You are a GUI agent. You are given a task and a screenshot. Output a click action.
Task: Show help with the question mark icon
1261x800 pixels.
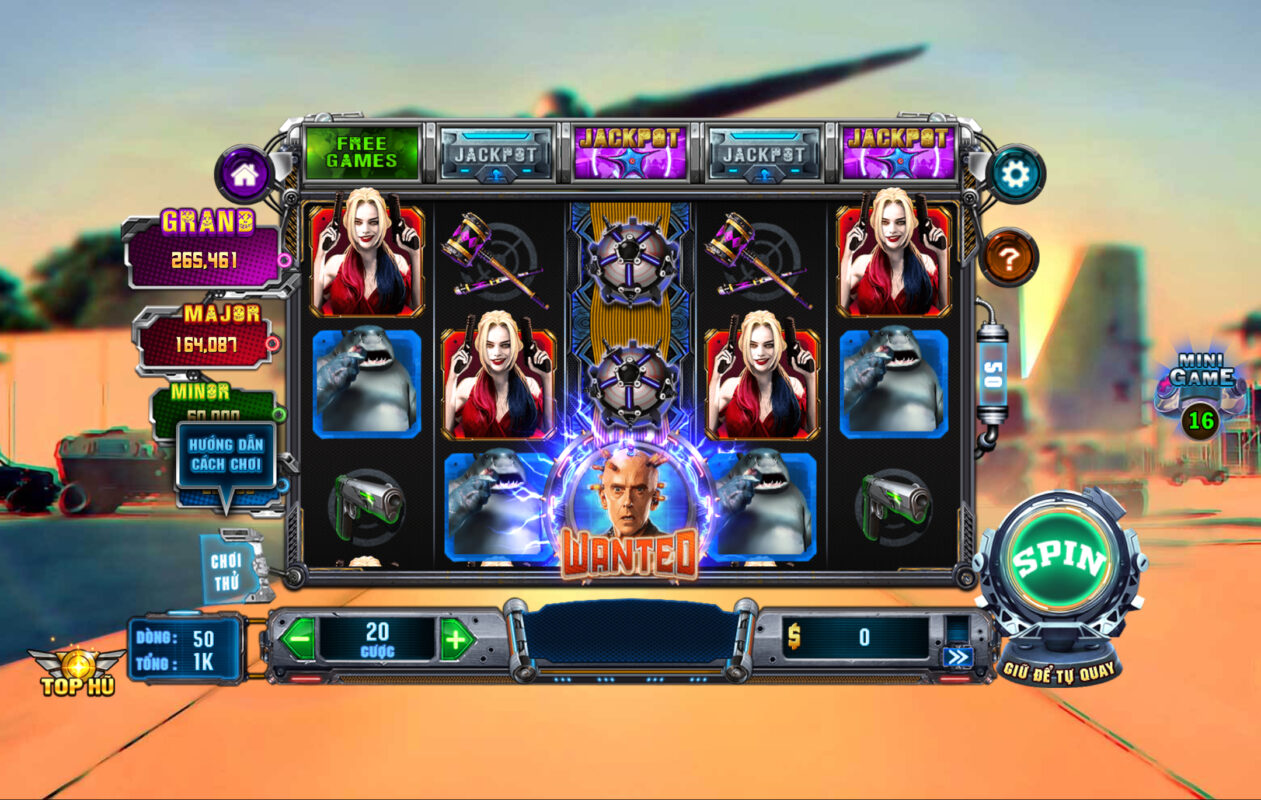[1009, 258]
